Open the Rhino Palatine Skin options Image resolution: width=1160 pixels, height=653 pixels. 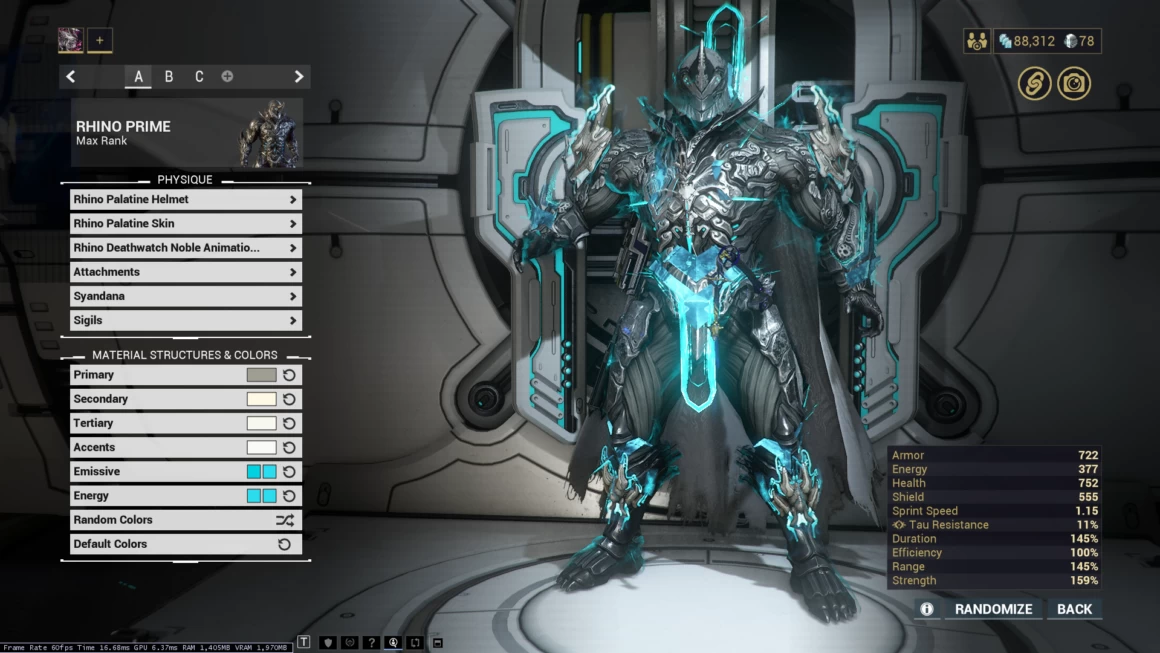(185, 224)
